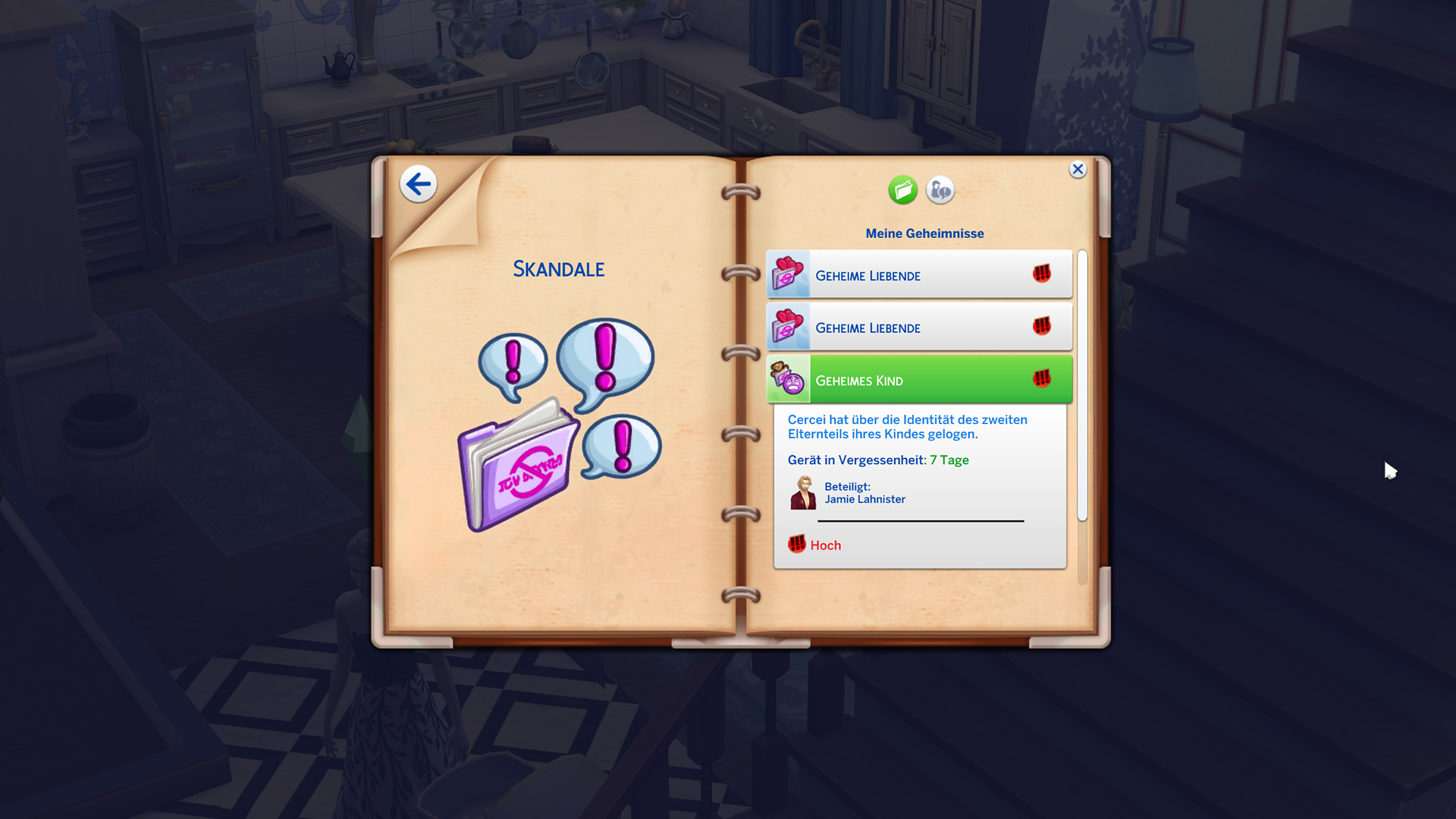Go back with the blue arrow button
The height and width of the screenshot is (819, 1456).
point(418,184)
